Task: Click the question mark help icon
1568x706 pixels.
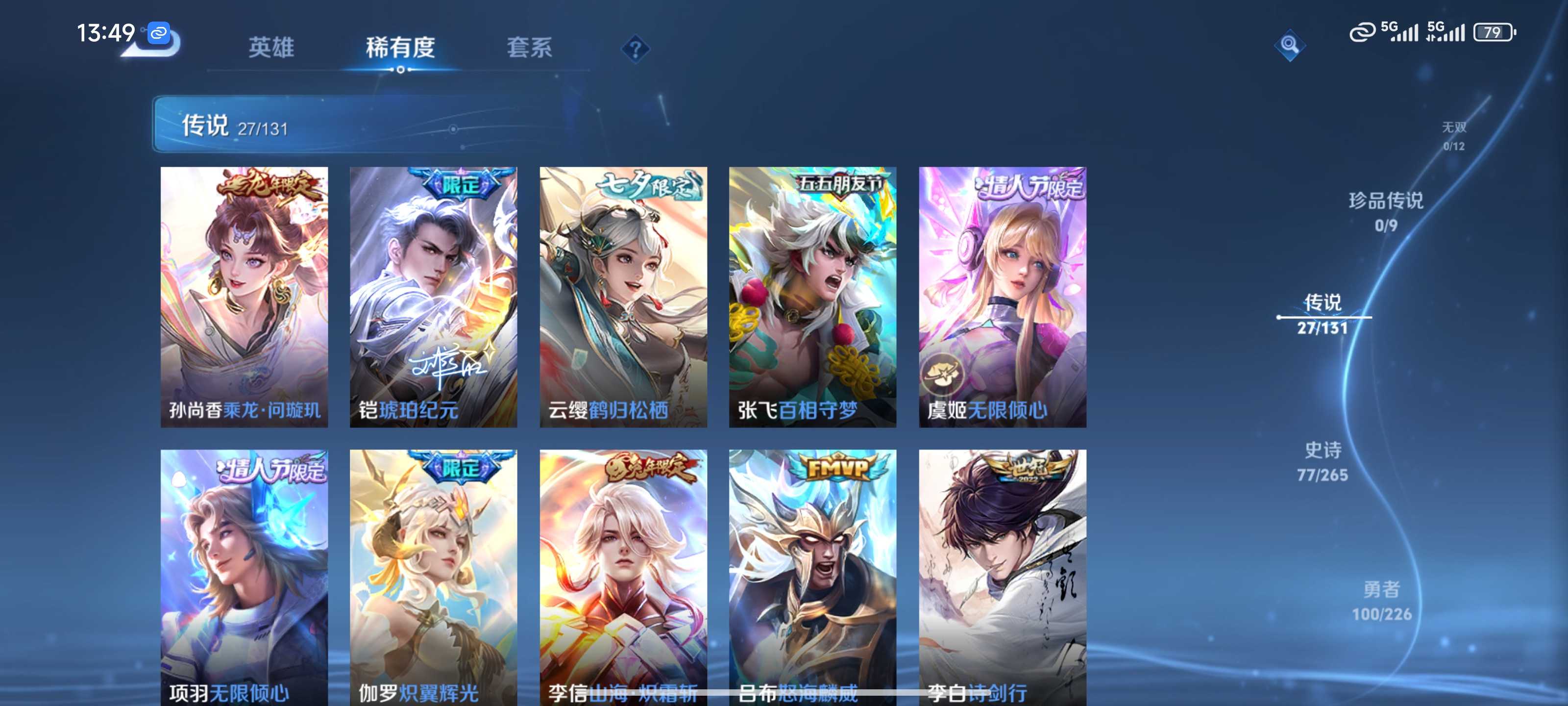Action: pos(635,49)
